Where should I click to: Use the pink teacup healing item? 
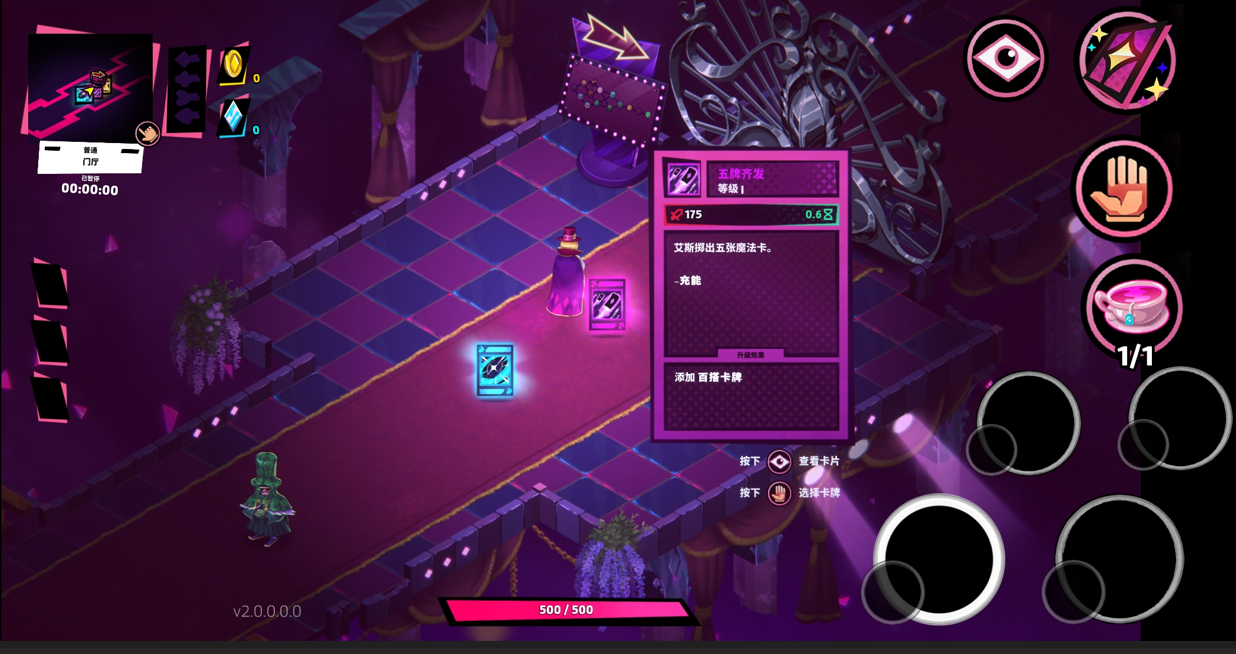click(x=1132, y=306)
